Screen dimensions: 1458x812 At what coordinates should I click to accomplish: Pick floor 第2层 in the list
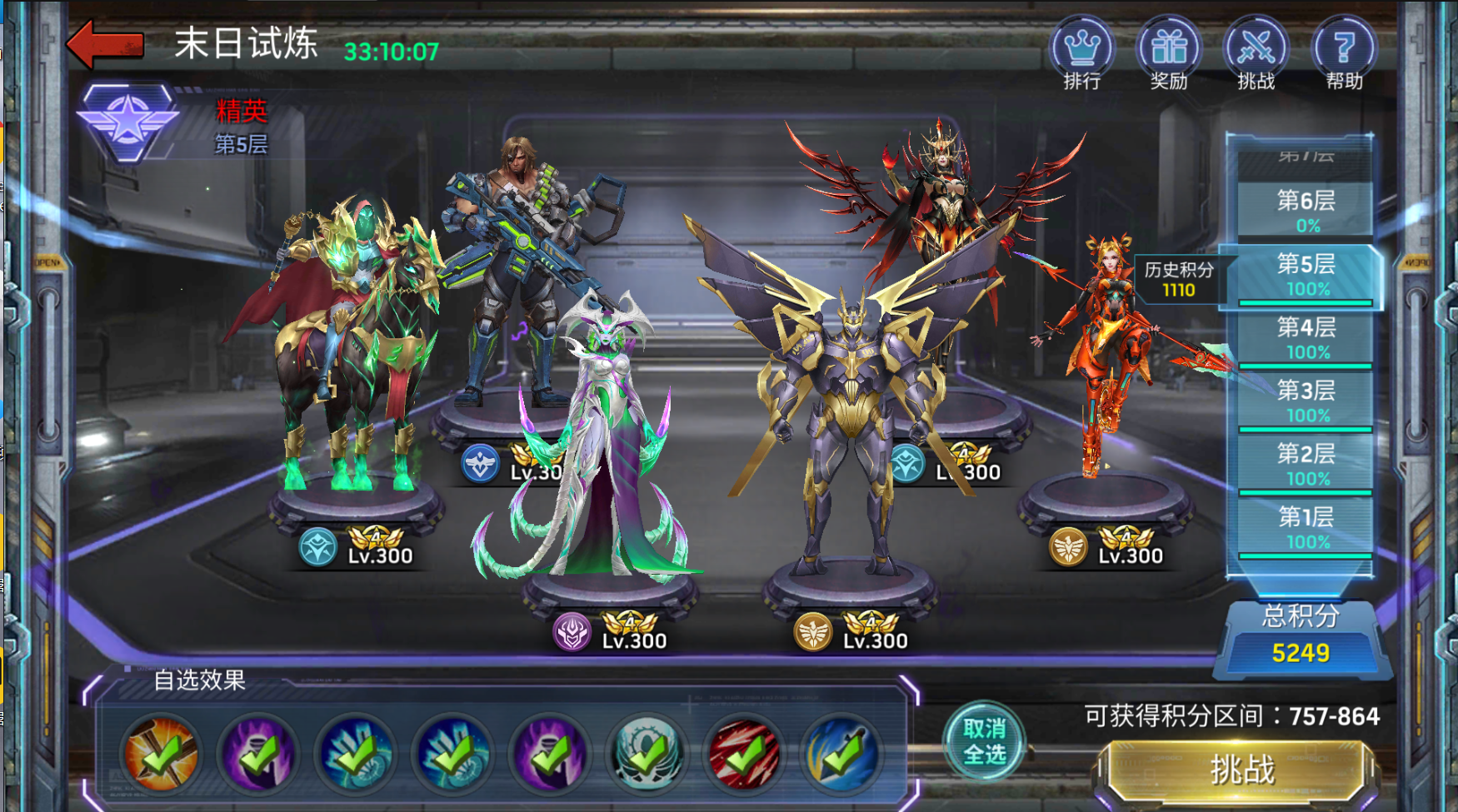1306,464
